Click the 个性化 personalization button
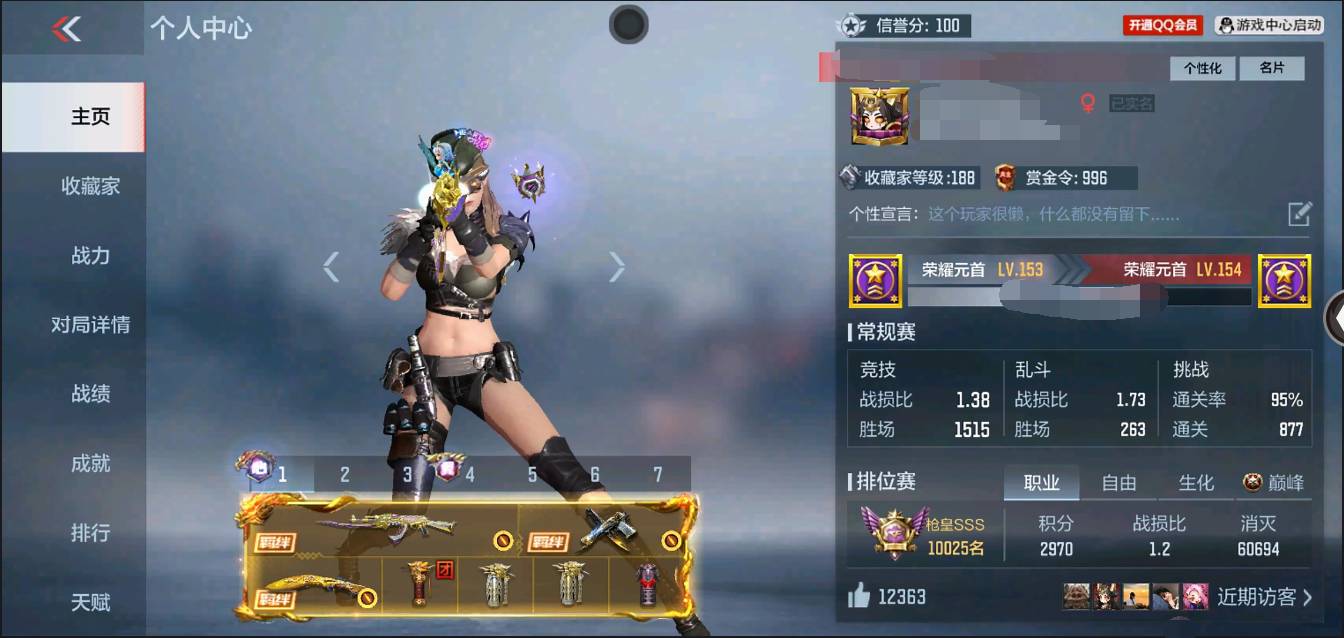The image size is (1344, 638). [x=1203, y=68]
